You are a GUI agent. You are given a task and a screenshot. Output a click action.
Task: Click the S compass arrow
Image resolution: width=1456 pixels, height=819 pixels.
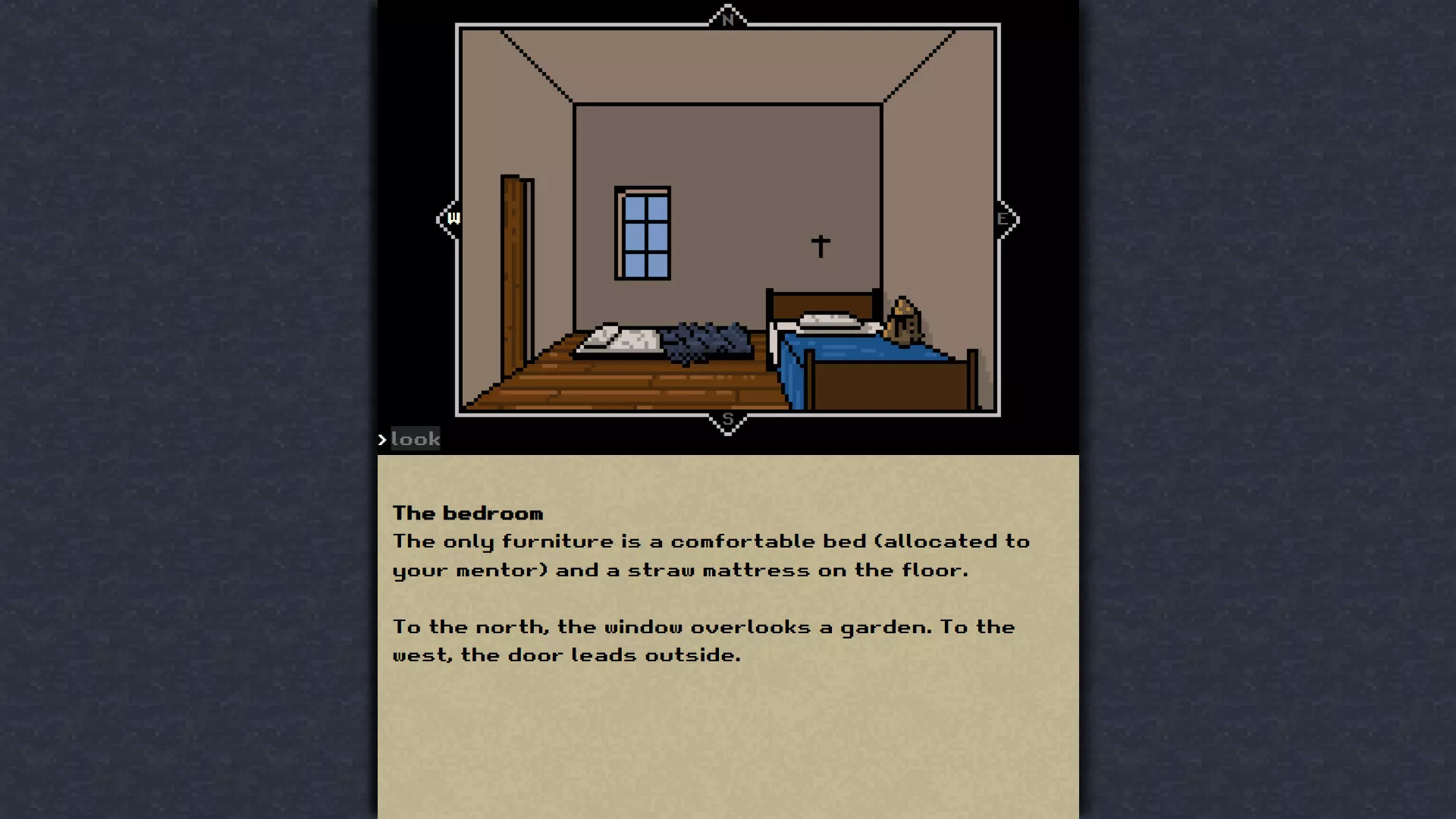click(x=728, y=419)
